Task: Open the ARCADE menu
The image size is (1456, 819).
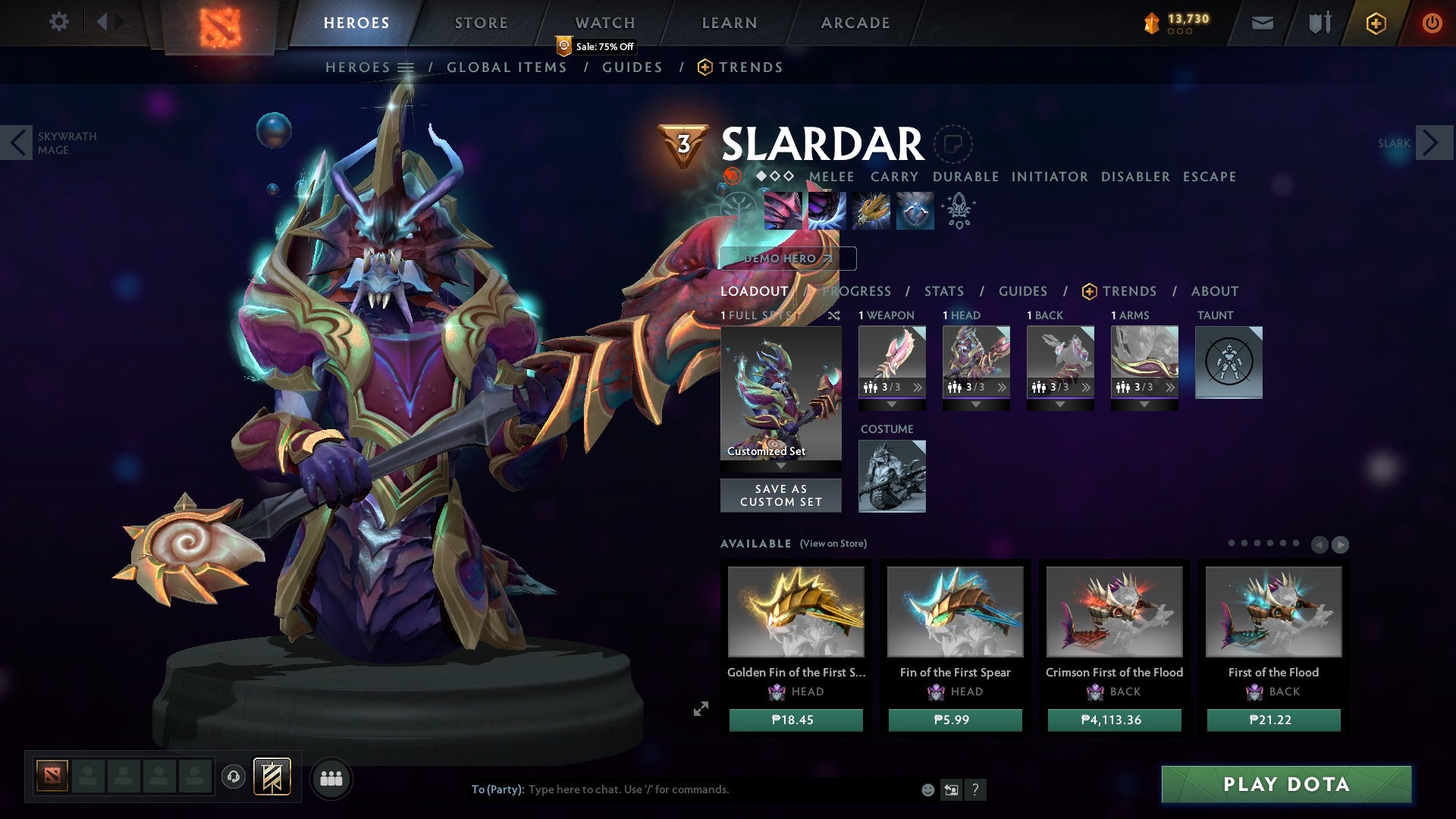Action: pos(855,22)
